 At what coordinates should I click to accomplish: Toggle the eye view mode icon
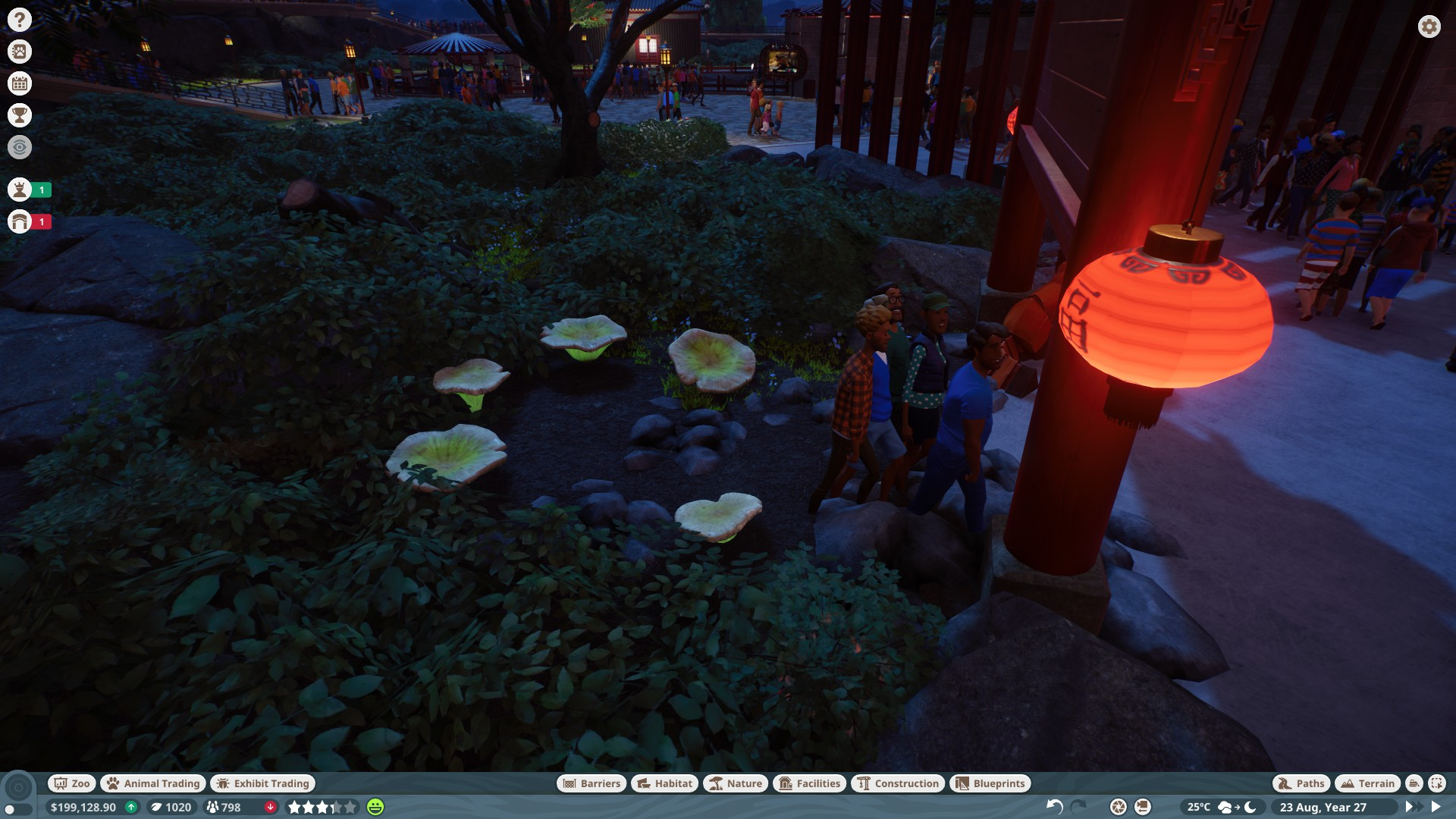tap(20, 147)
